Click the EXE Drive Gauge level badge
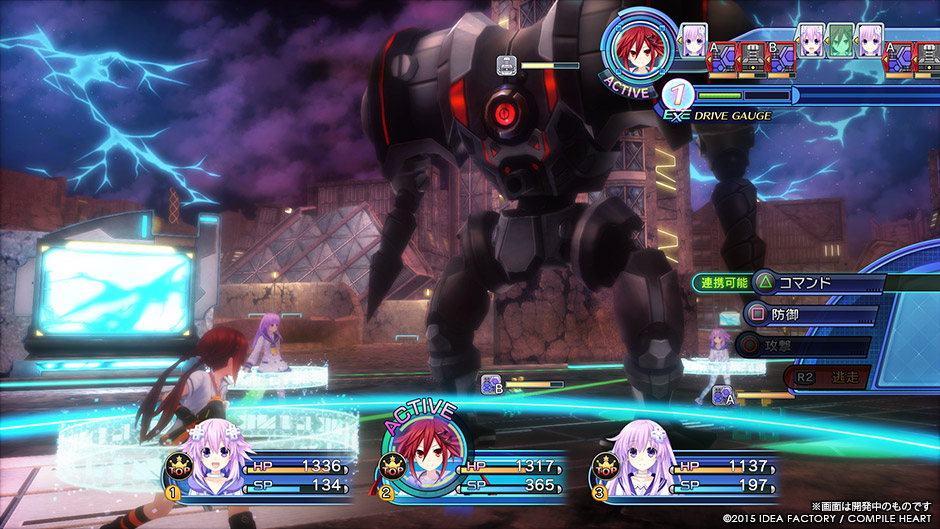Image resolution: width=940 pixels, height=529 pixels. 678,96
